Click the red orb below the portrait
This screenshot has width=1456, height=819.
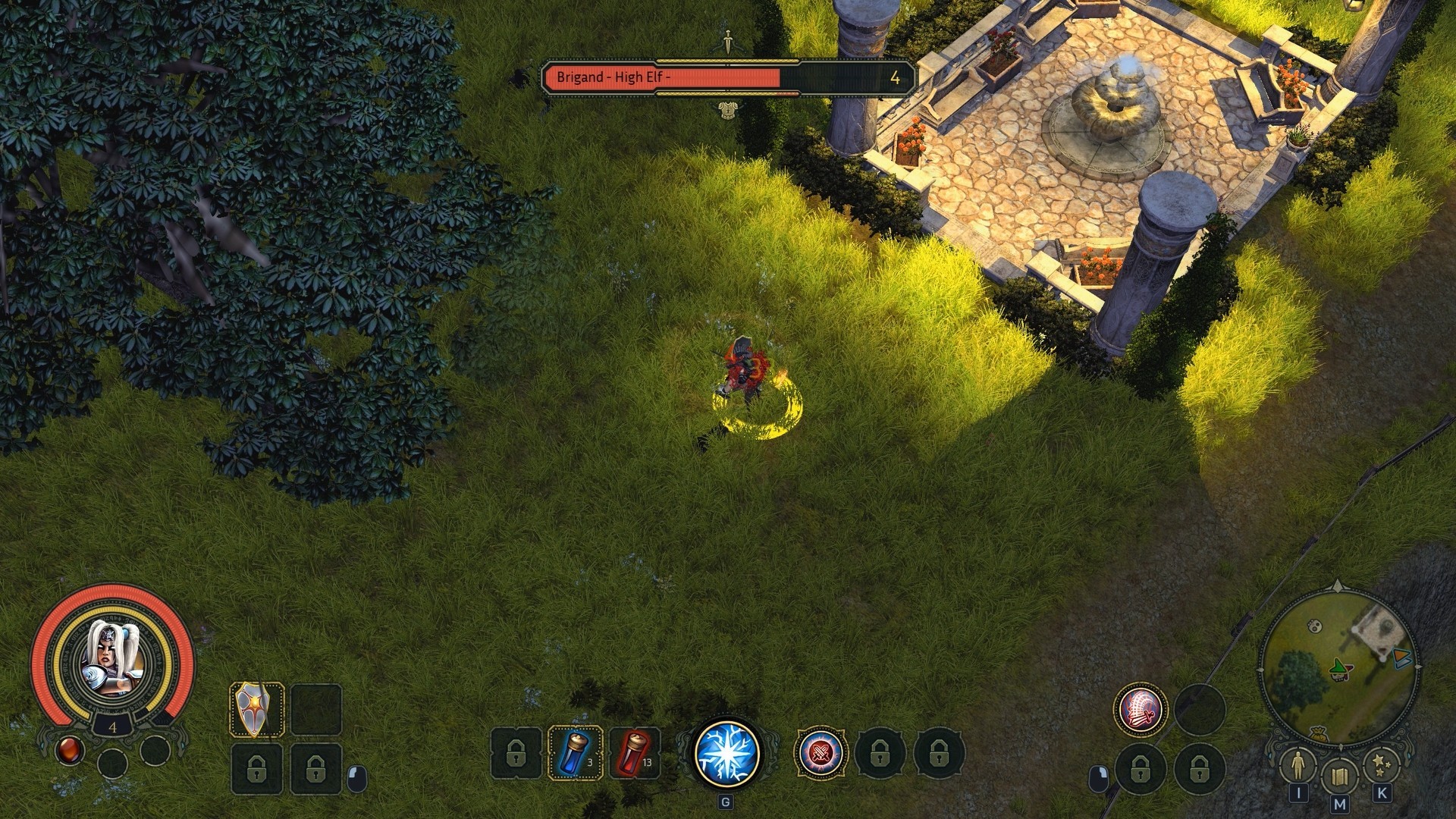coord(69,751)
